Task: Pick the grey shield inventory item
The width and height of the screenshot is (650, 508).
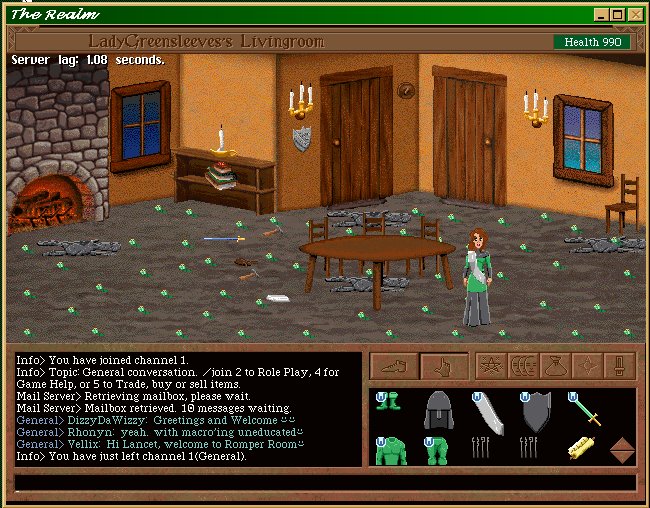Action: (x=536, y=412)
